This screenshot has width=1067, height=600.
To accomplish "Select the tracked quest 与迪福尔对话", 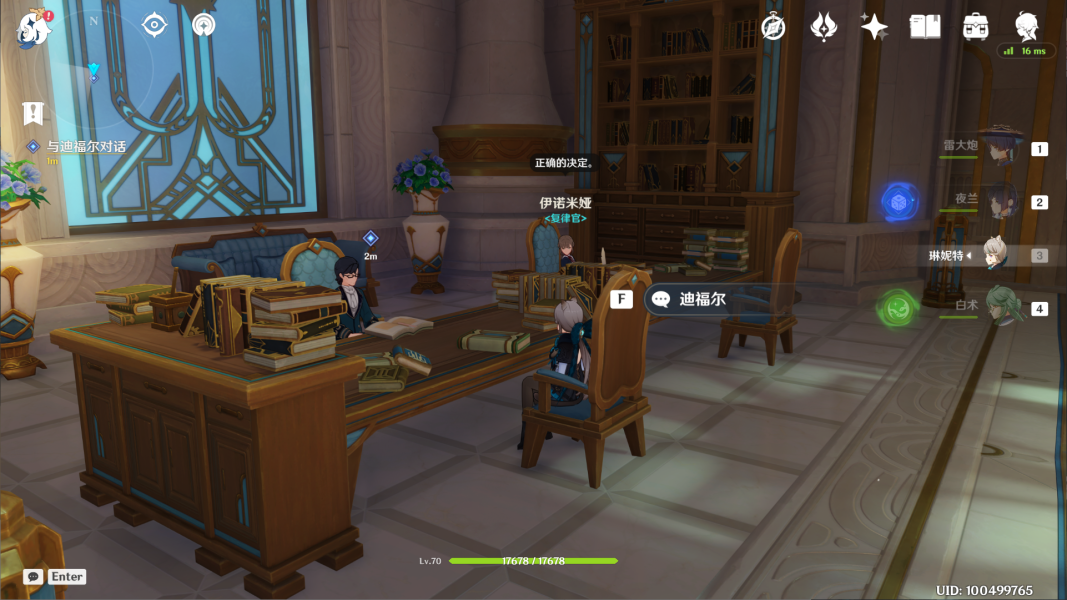I will 86,146.
